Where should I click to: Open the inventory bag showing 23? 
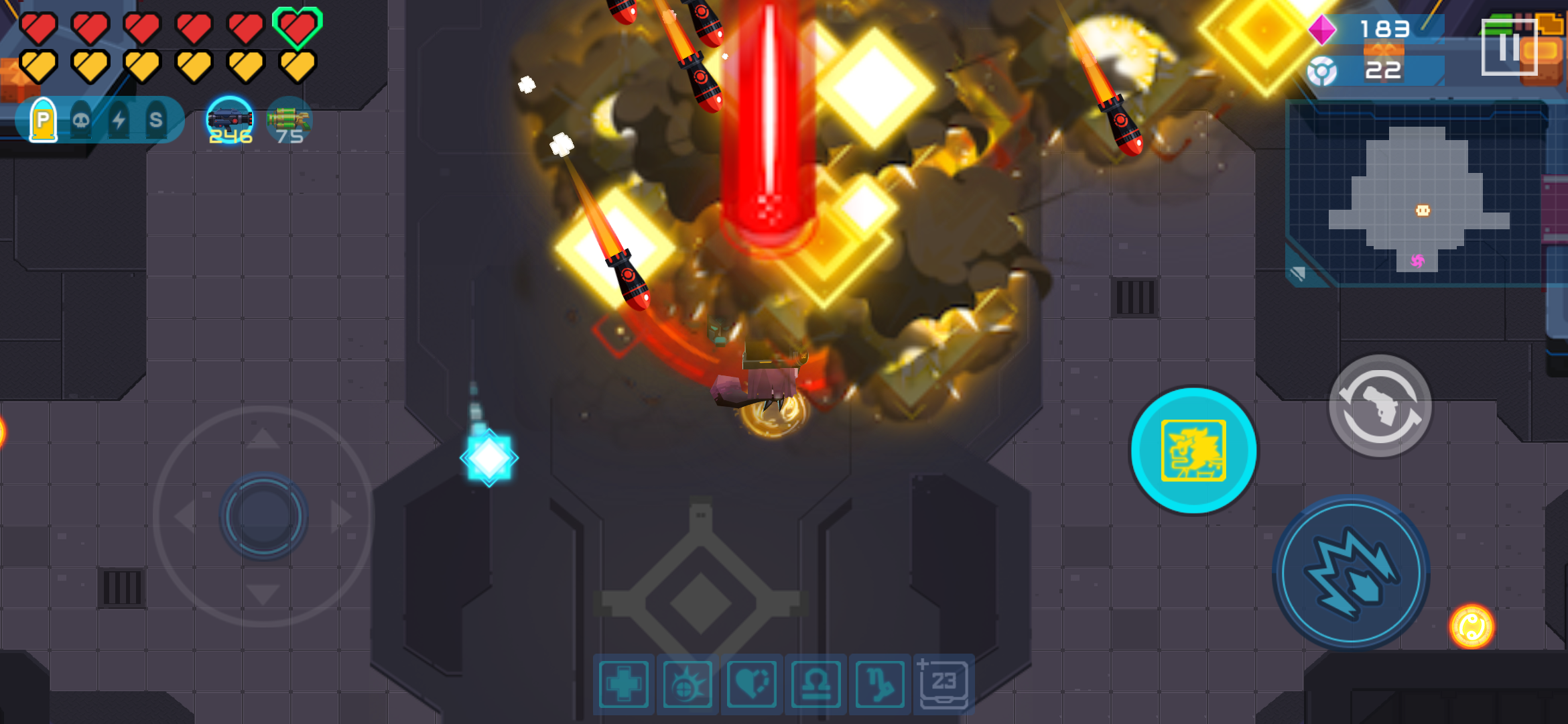(x=943, y=684)
